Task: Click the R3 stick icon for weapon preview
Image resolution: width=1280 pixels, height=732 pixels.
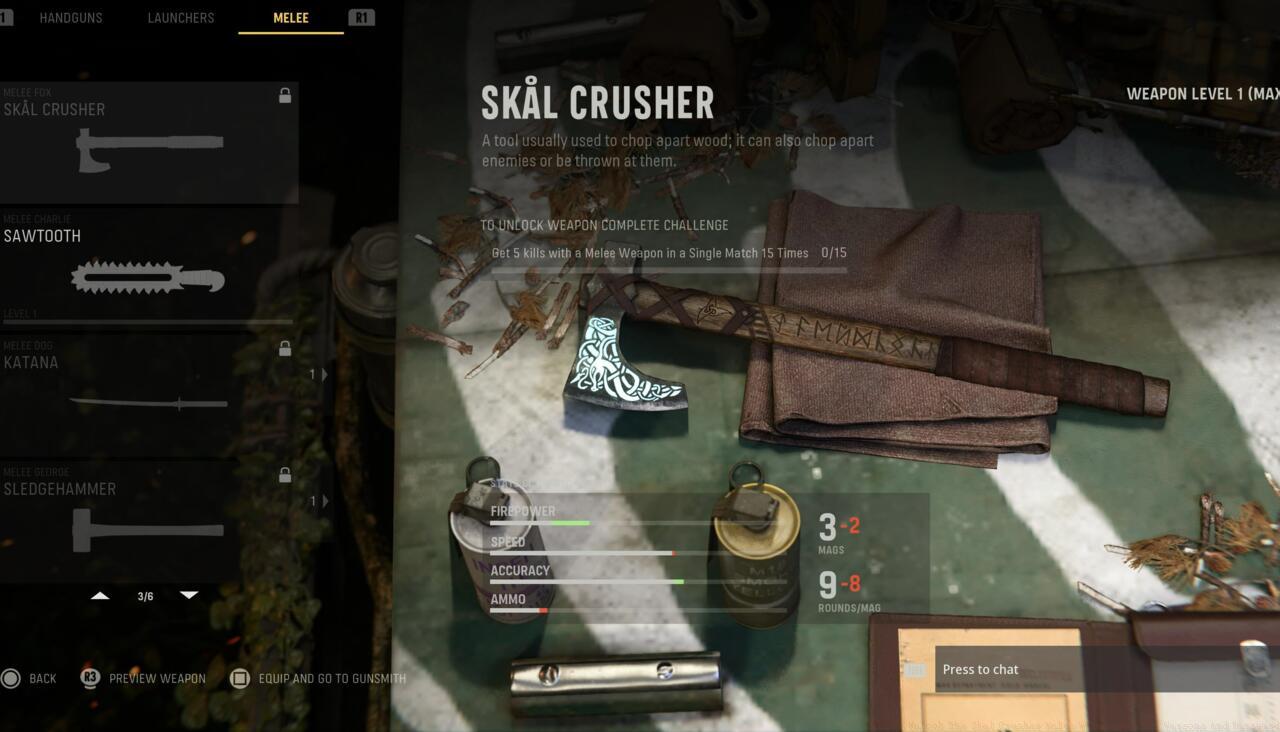Action: pos(90,678)
